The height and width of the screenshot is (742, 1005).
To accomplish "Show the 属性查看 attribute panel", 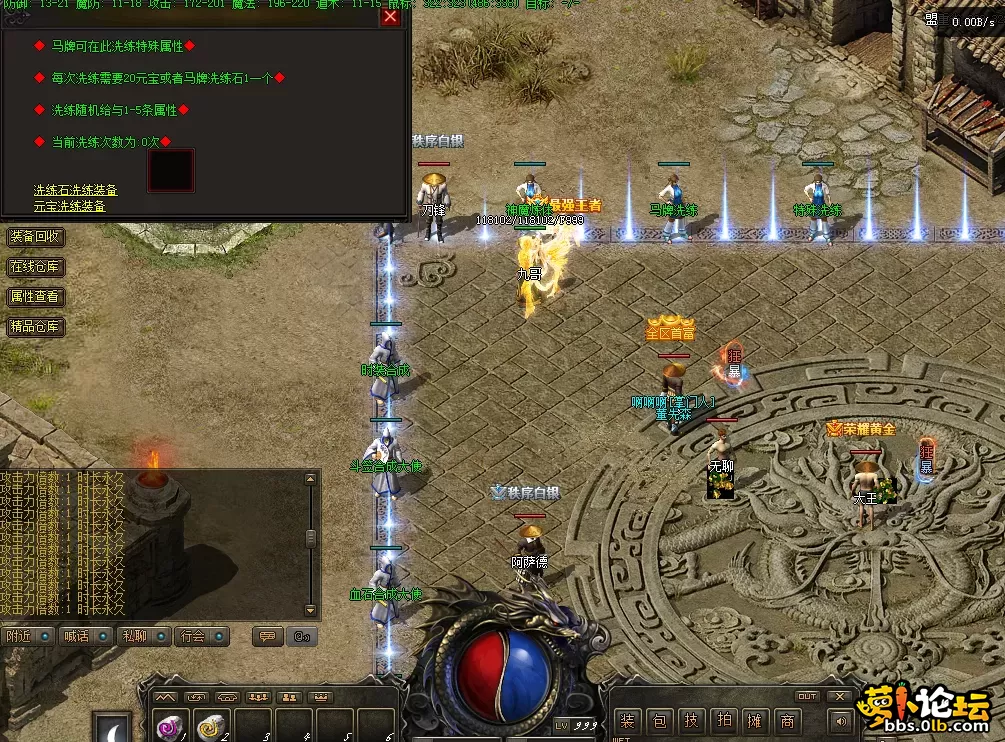I will [35, 297].
